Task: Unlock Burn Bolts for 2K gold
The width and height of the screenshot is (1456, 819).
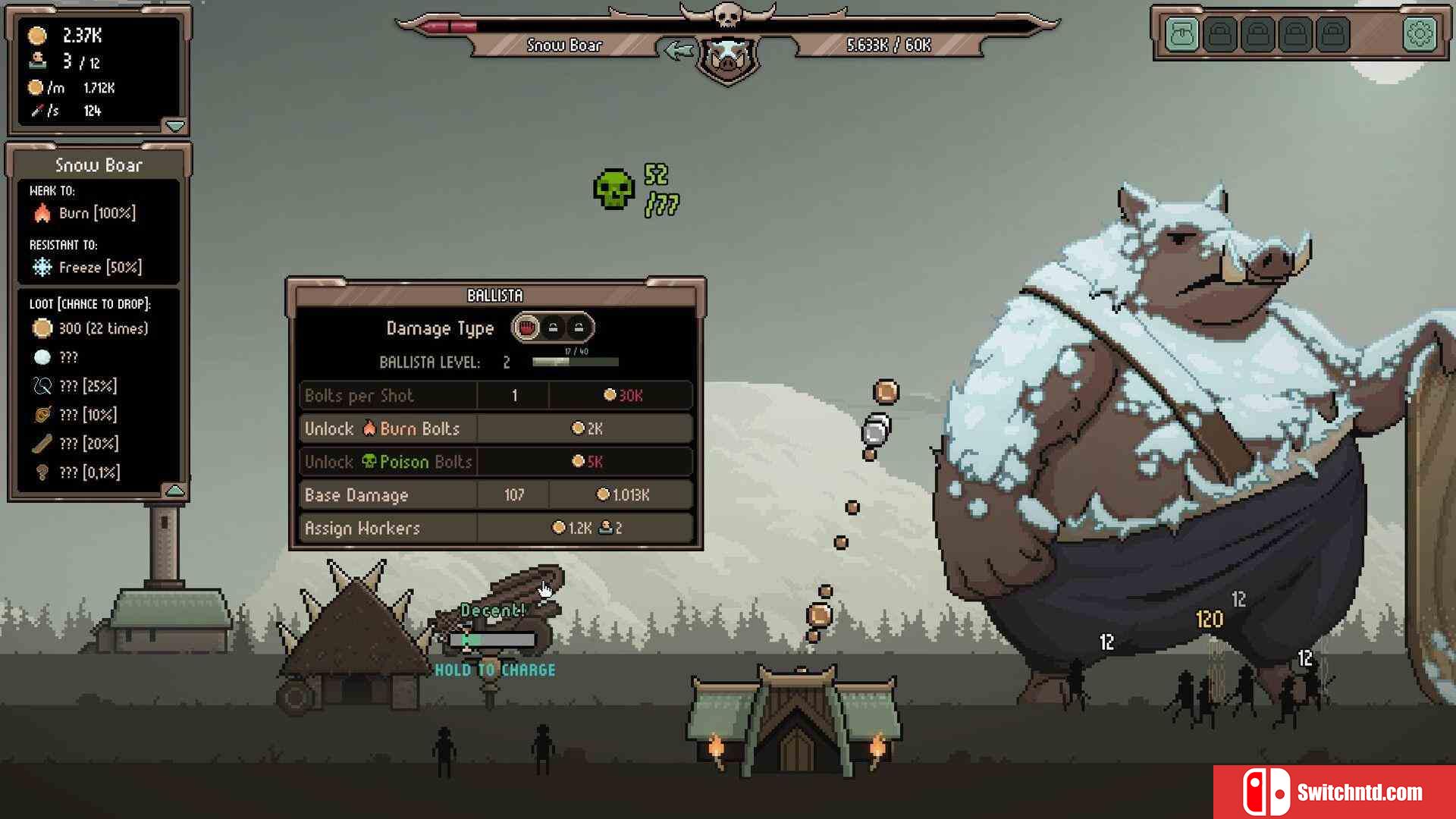Action: [x=585, y=428]
